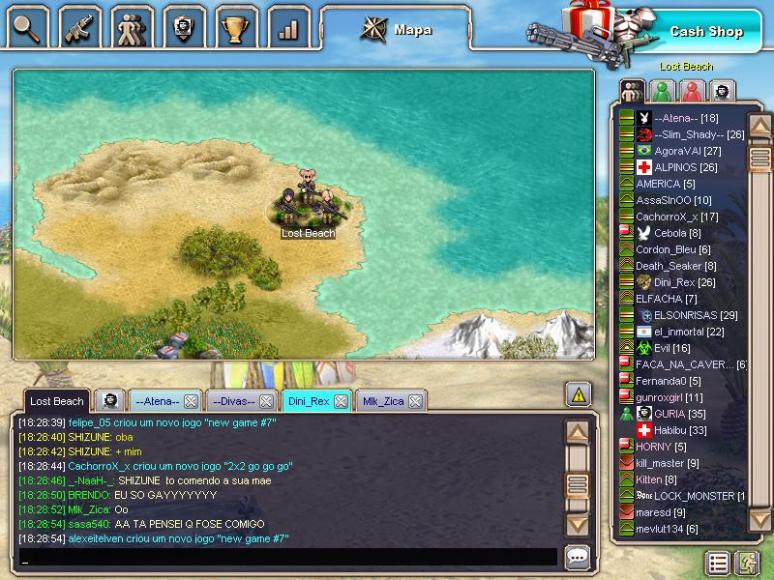Open the magnifying glass search tab

(x=29, y=27)
